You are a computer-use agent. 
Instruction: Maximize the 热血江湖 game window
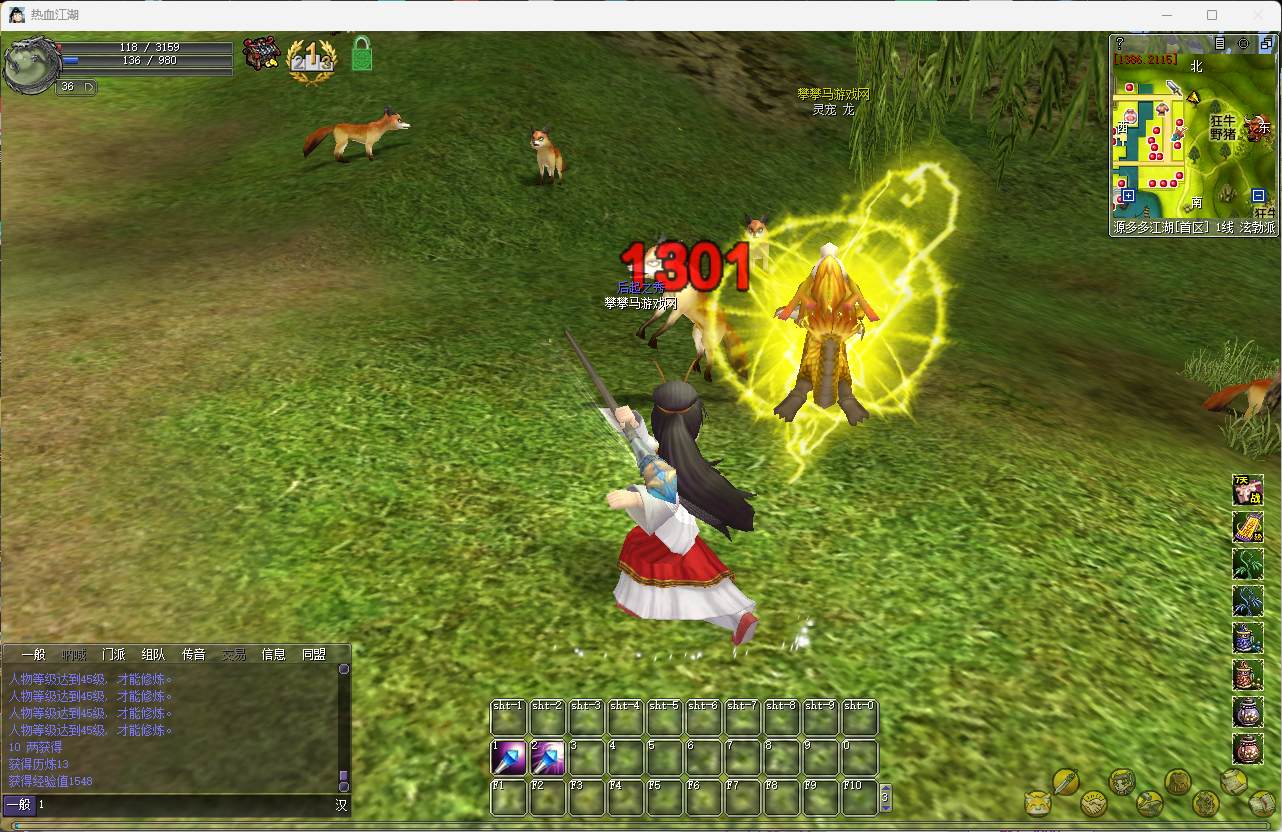point(1212,15)
